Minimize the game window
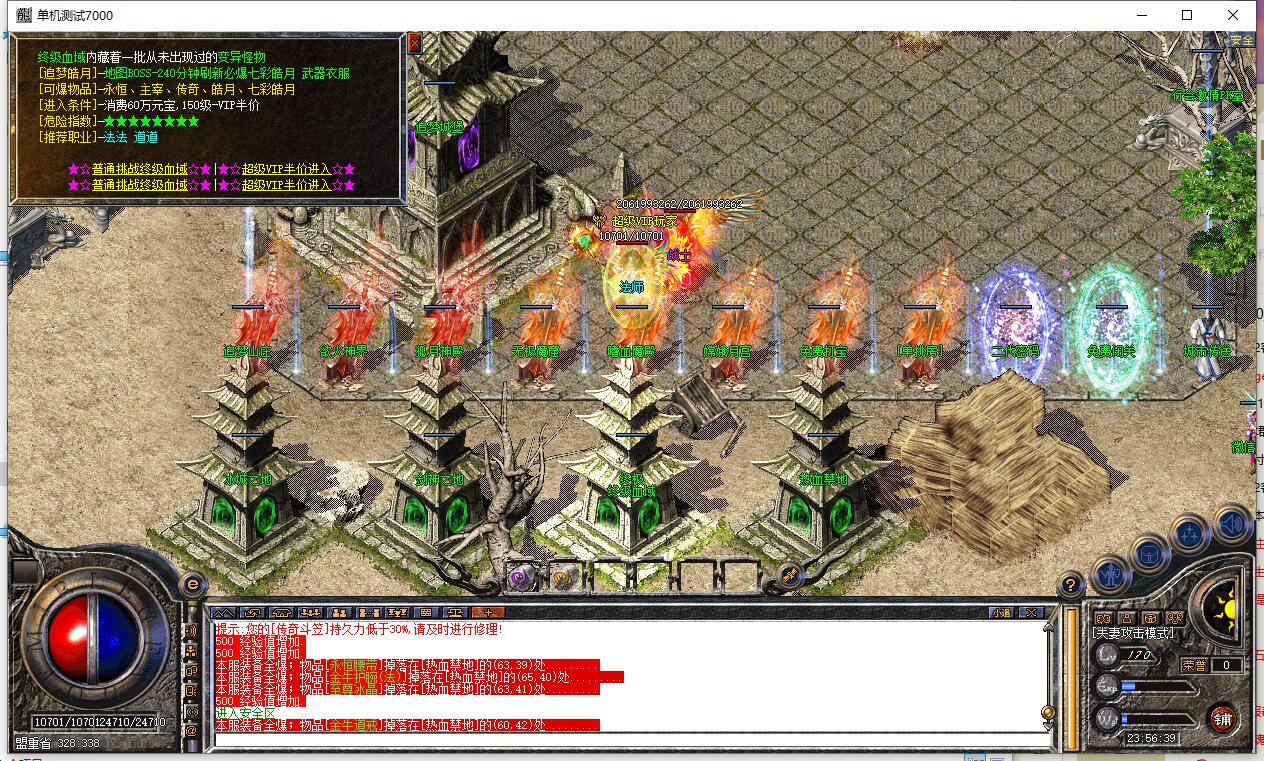The image size is (1264, 761). point(1140,15)
